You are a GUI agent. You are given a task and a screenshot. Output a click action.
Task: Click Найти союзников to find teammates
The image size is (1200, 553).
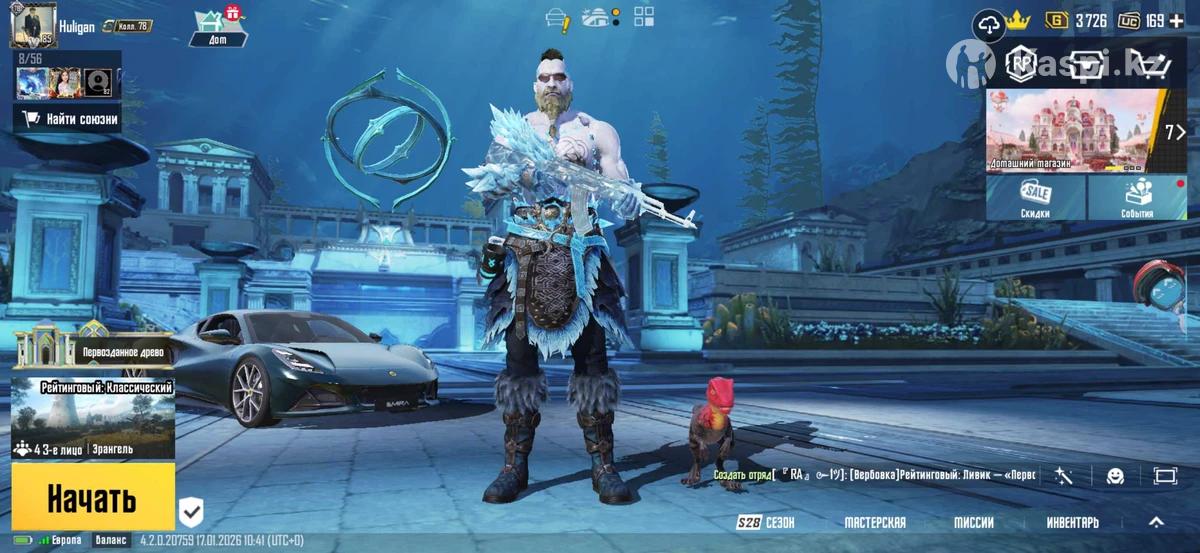click(69, 120)
